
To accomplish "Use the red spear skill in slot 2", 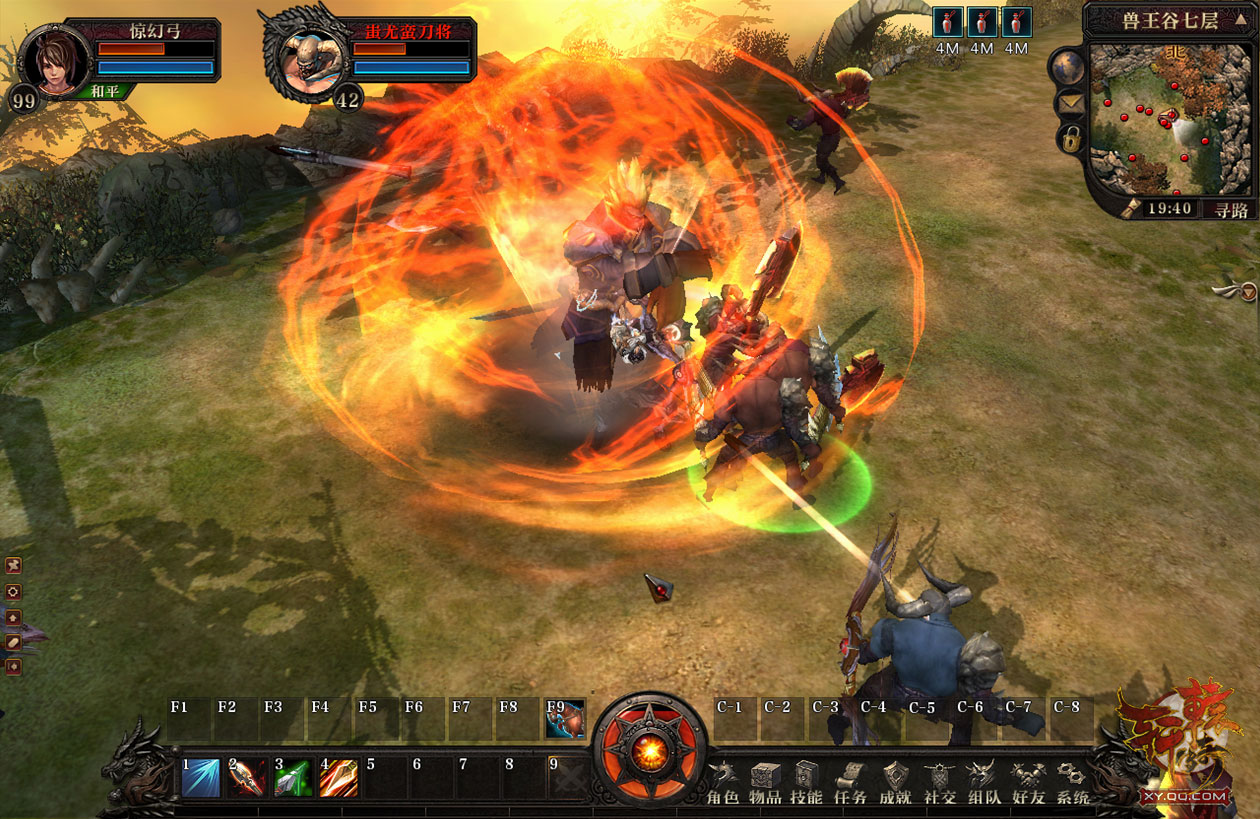I will point(247,778).
